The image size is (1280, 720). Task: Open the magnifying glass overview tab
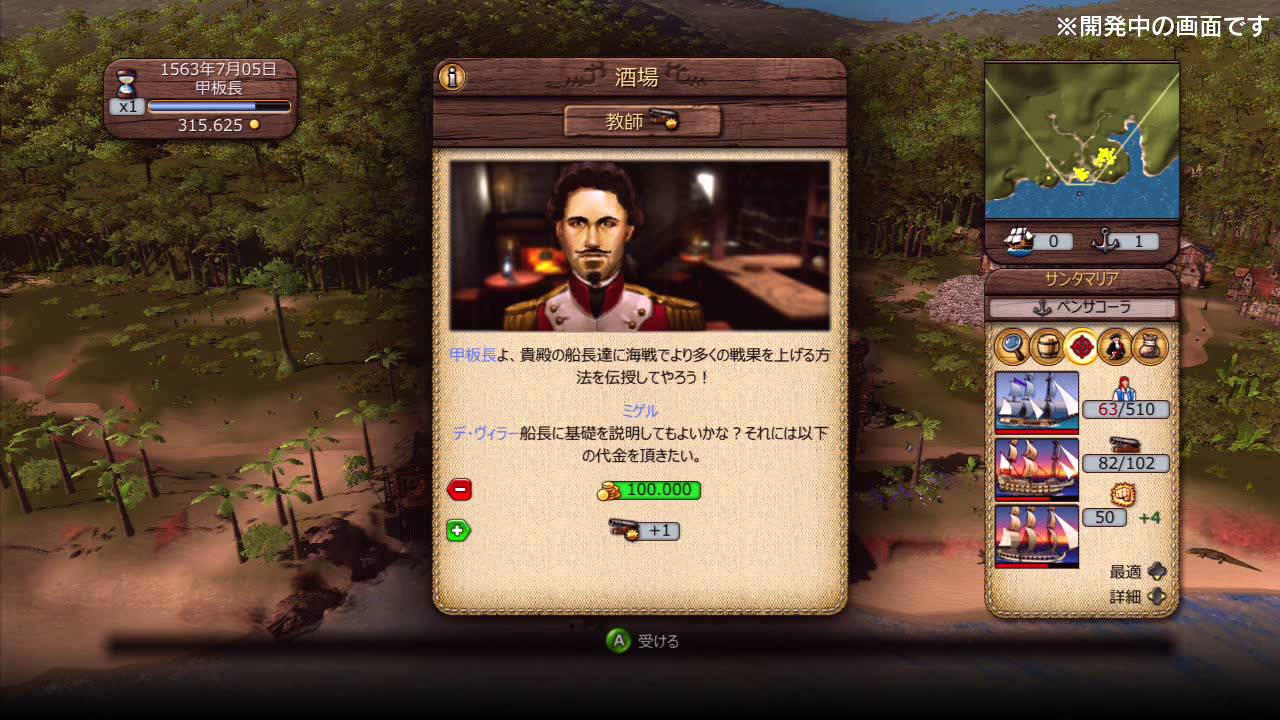(1012, 346)
